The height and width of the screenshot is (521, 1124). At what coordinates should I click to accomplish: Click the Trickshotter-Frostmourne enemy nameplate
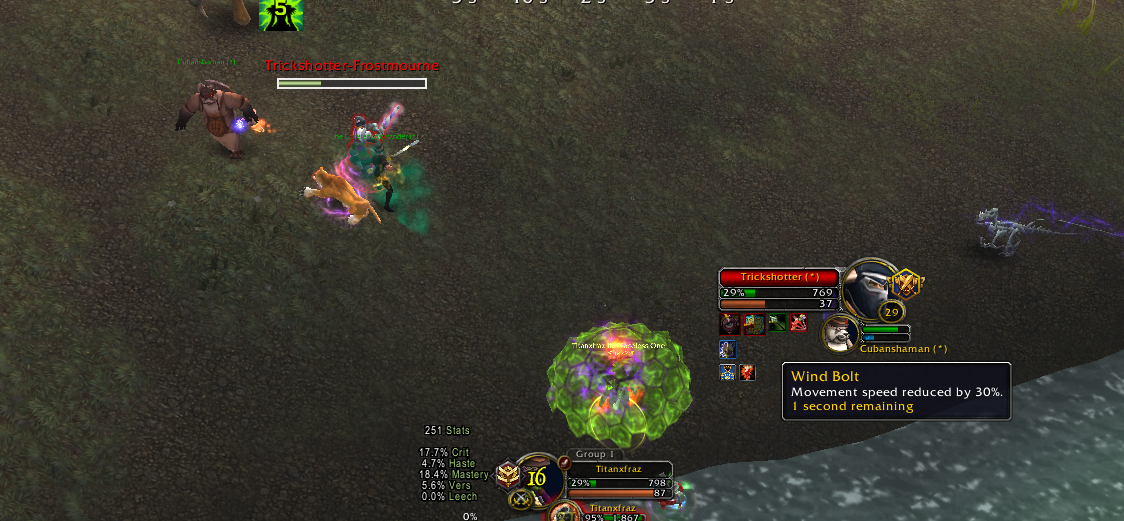coord(352,66)
